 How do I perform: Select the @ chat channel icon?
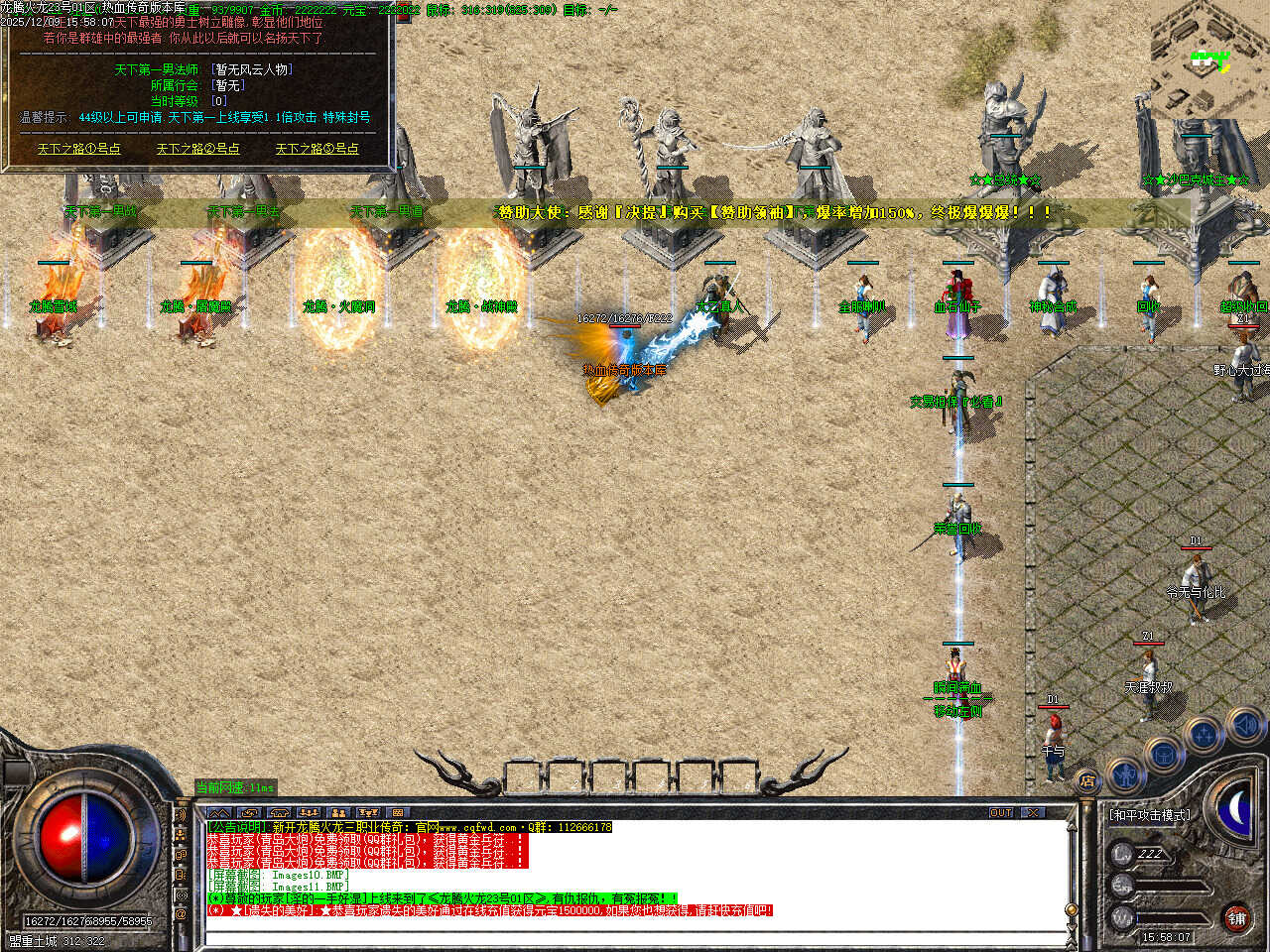(181, 913)
